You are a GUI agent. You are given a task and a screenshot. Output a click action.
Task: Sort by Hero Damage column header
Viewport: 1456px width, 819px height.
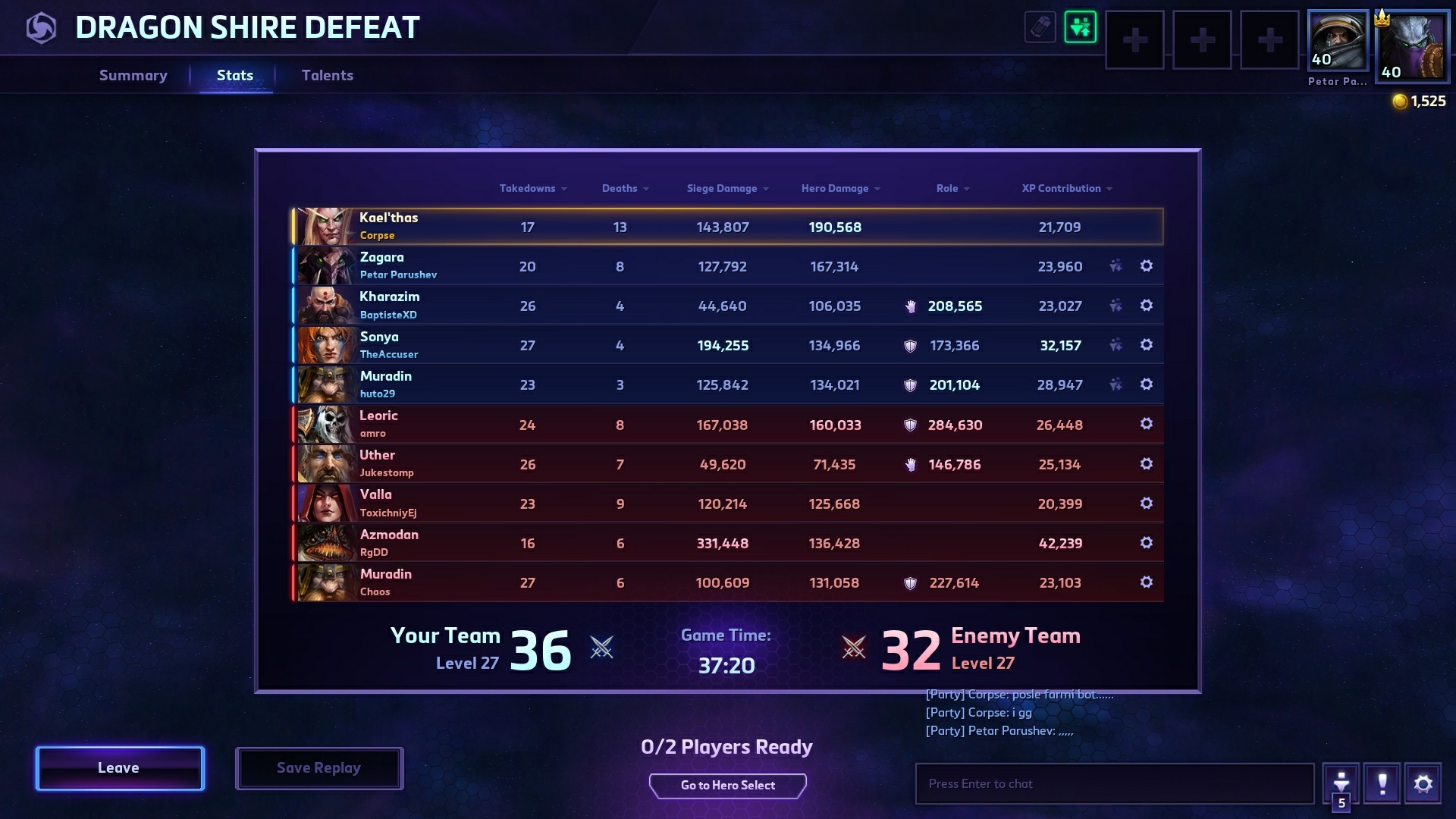[x=840, y=188]
